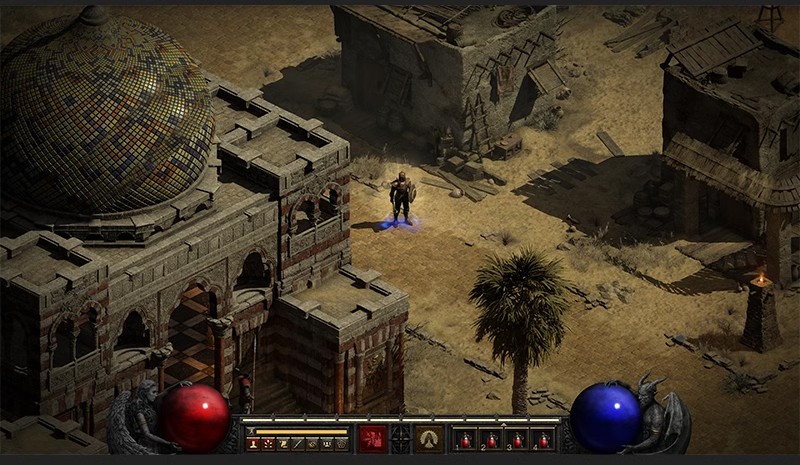Open the quest log scroll icon

click(x=282, y=442)
